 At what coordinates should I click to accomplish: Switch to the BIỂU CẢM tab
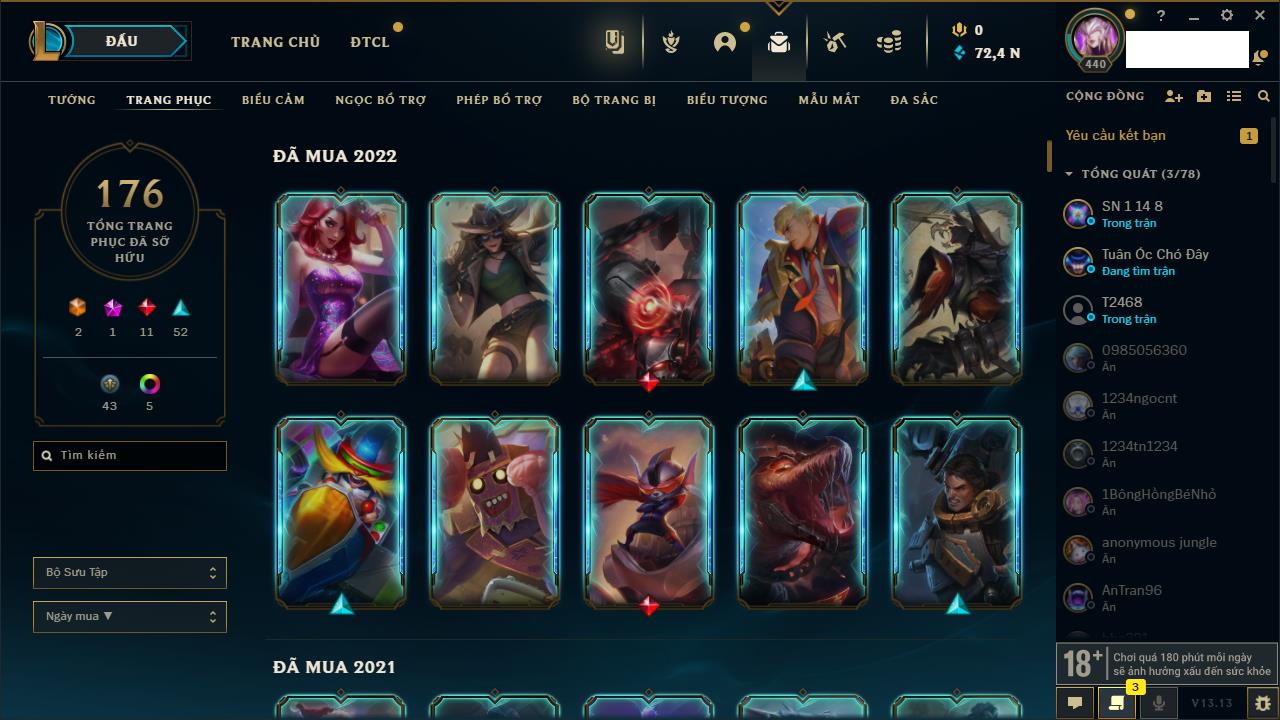pos(273,100)
